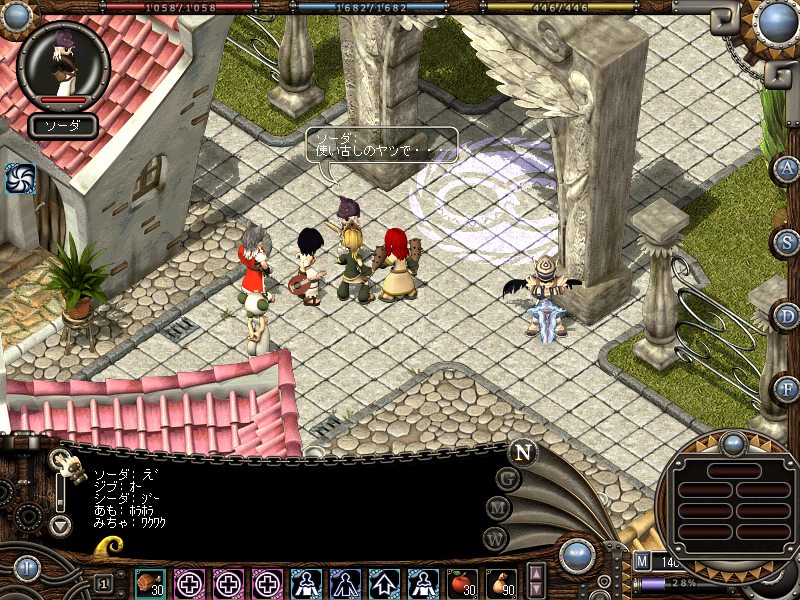Viewport: 800px width, 600px height.
Task: Use the pouch item with 90 count
Action: pyautogui.click(x=501, y=582)
